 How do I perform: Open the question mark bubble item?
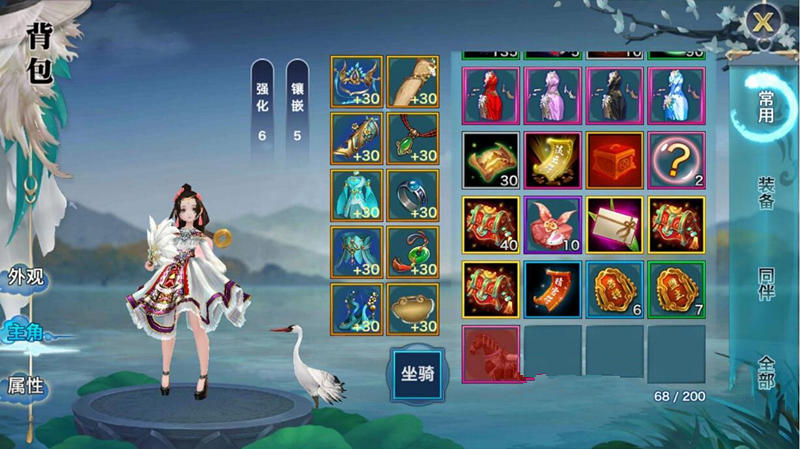click(676, 159)
